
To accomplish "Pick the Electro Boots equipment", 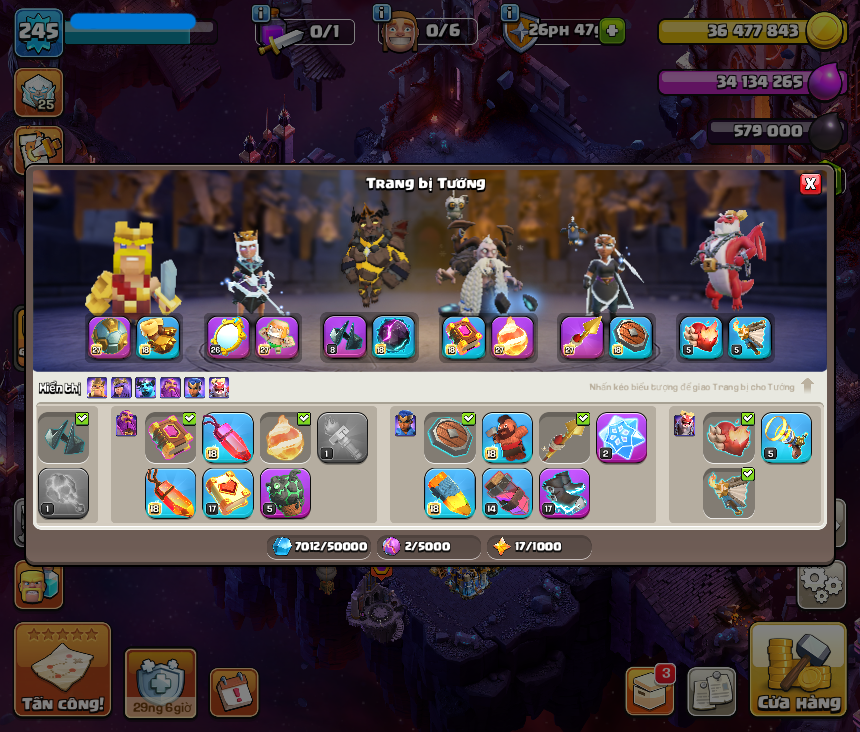I will [564, 493].
